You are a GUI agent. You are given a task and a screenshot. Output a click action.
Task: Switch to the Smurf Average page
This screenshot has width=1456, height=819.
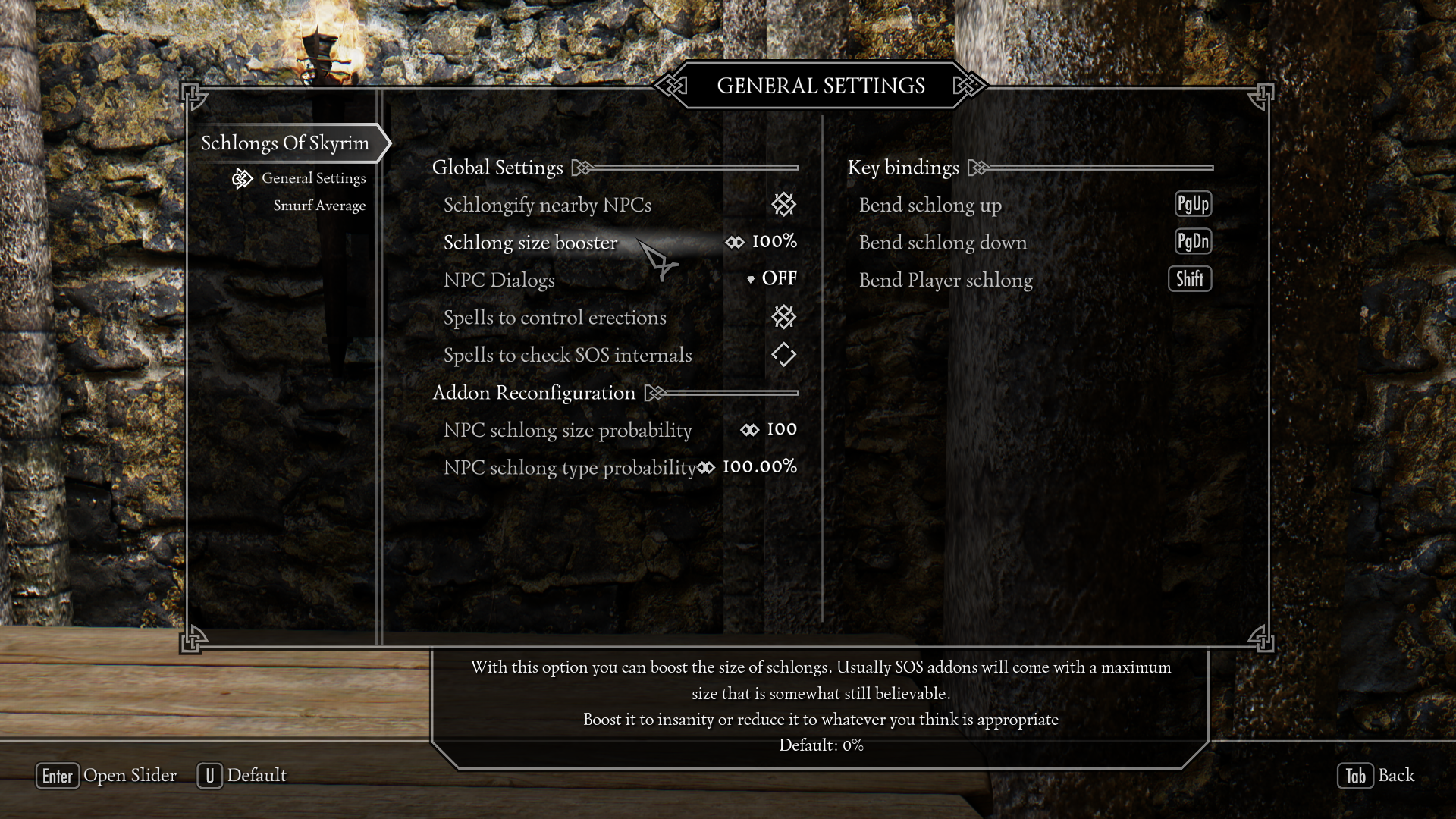319,206
